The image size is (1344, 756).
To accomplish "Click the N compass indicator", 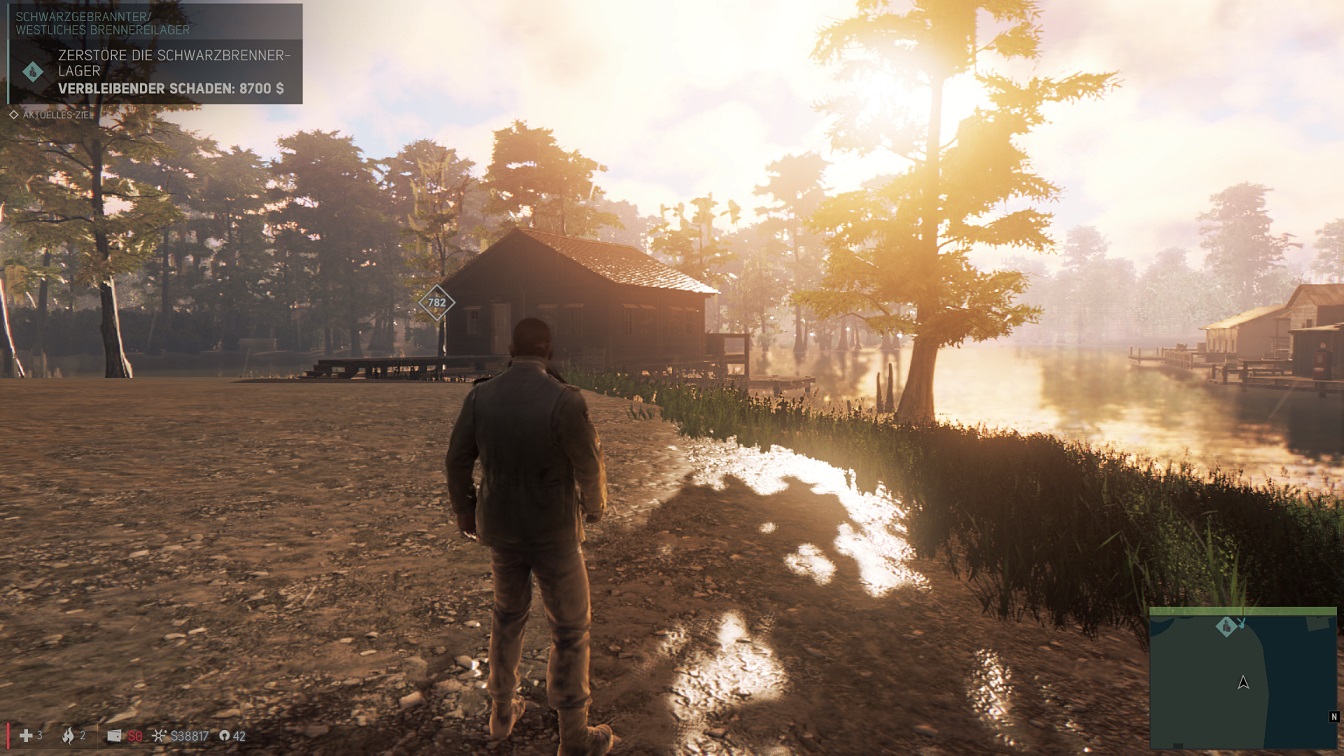I will tap(1334, 717).
